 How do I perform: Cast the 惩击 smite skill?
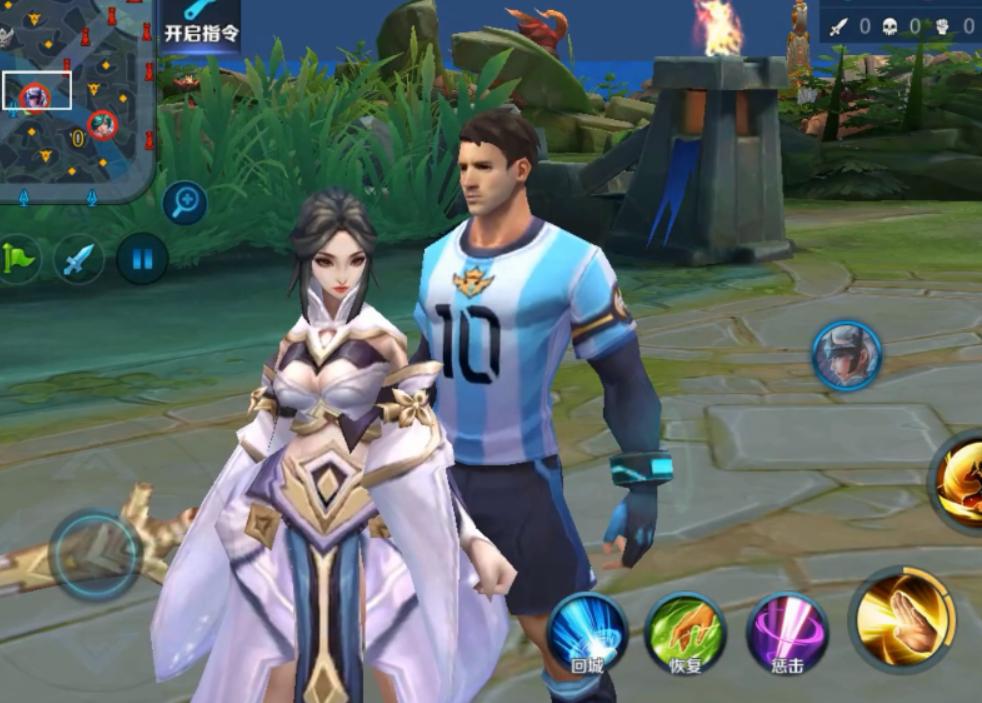click(x=787, y=632)
